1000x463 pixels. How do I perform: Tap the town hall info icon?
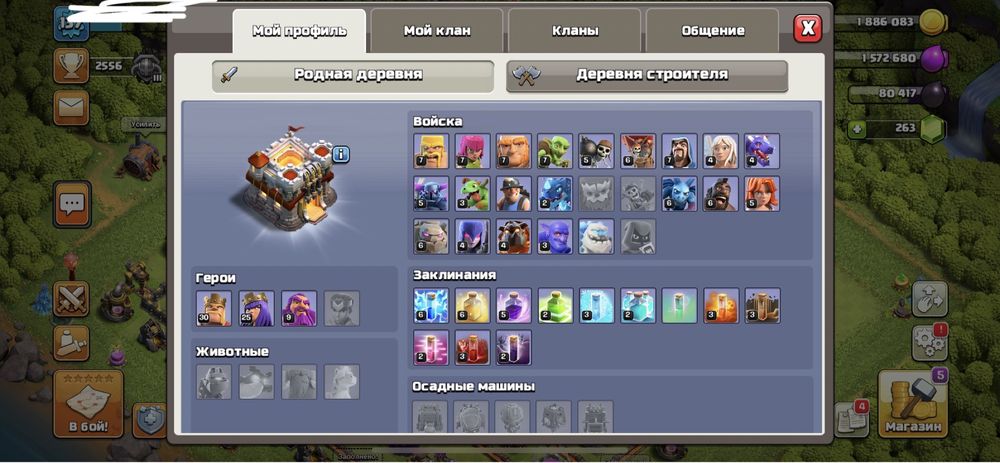[341, 154]
